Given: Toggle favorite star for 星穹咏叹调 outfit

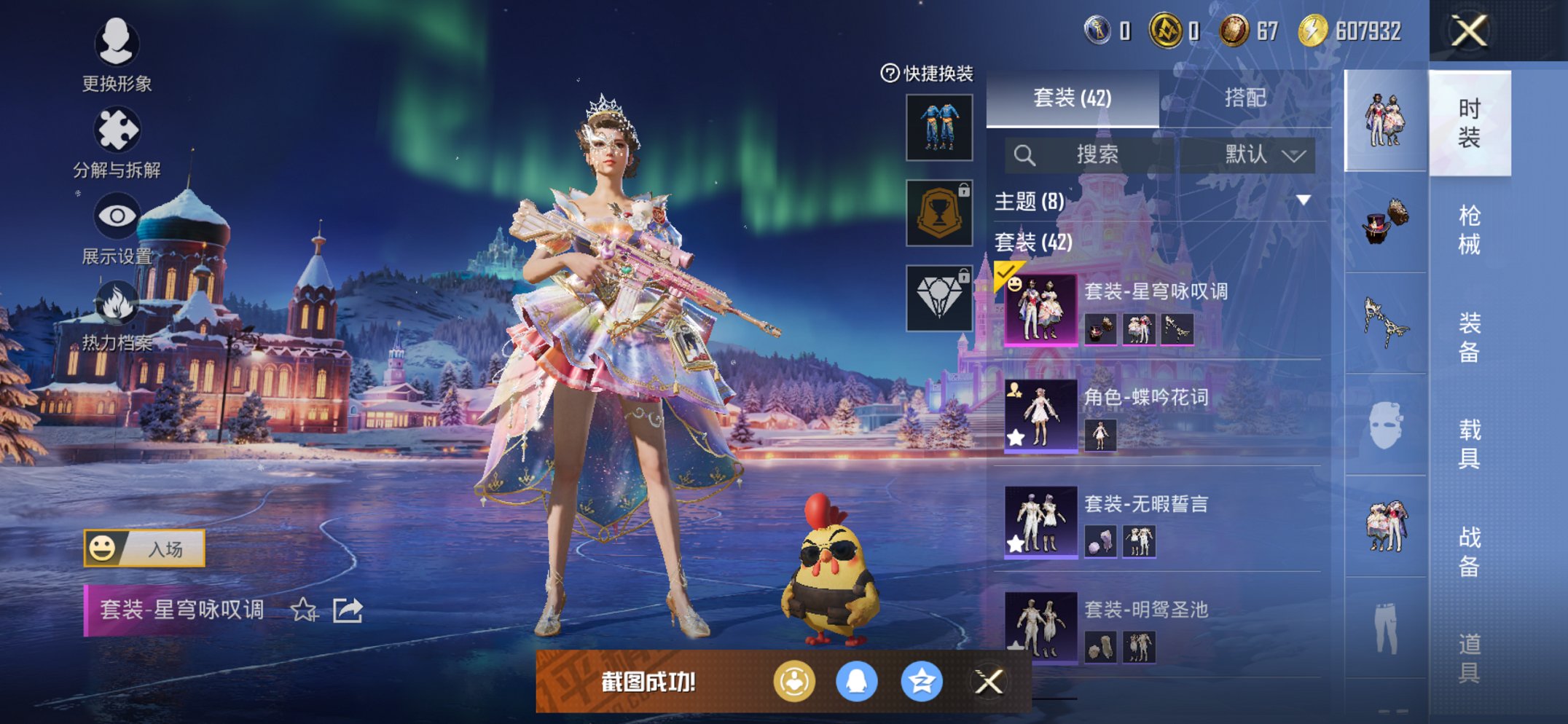Looking at the screenshot, I should point(304,610).
